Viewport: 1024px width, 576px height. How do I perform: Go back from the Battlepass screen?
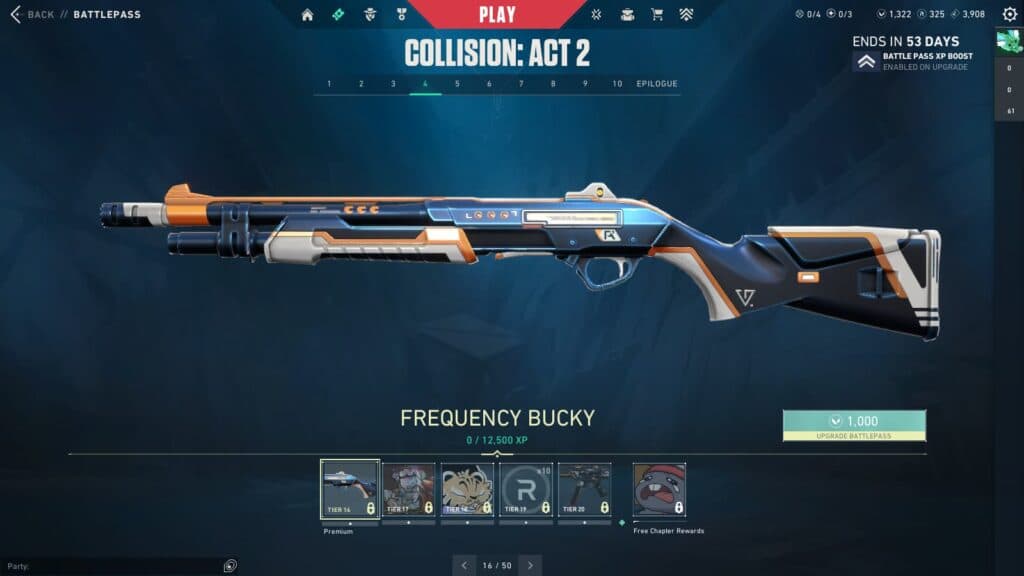coord(33,15)
